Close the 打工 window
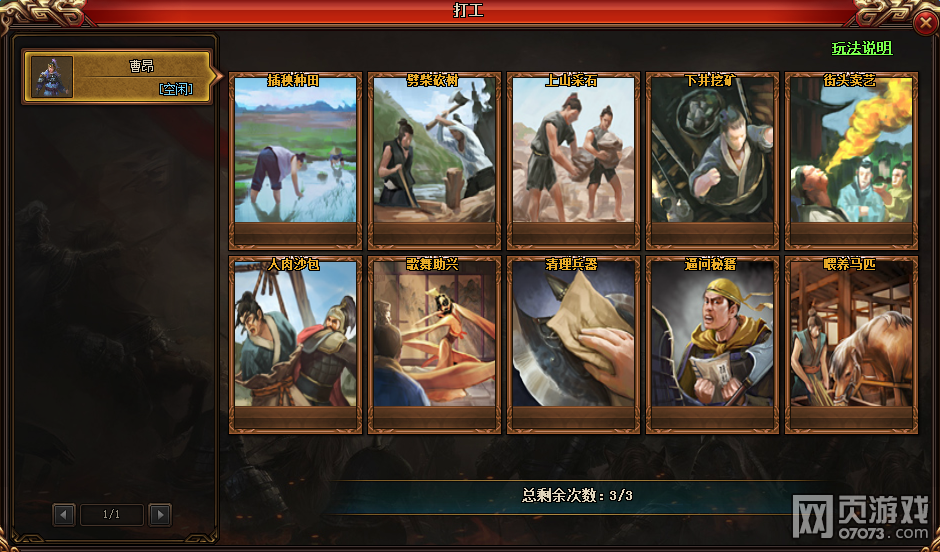940x552 pixels. click(x=925, y=23)
